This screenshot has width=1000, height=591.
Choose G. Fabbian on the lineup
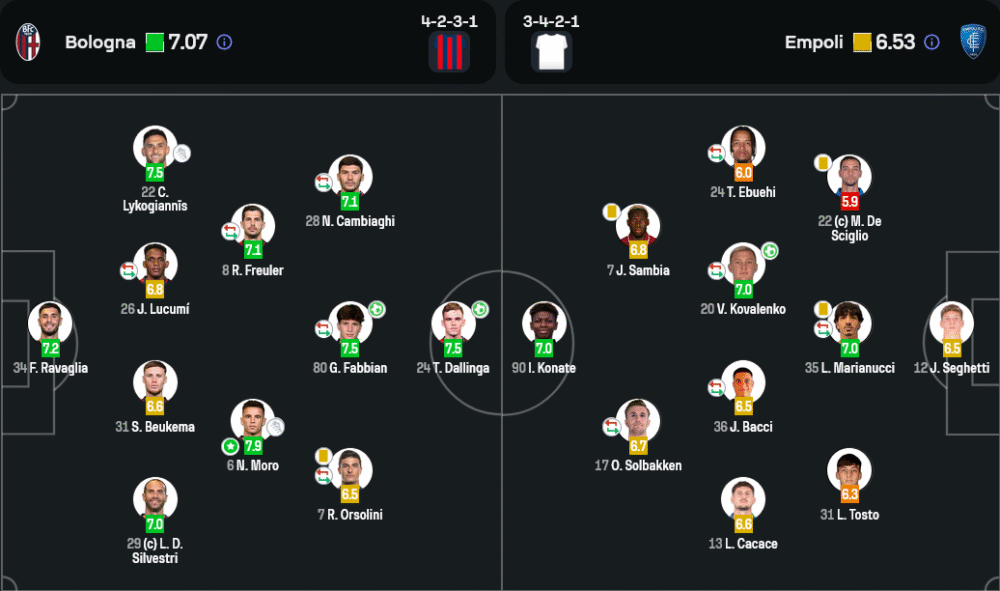[x=350, y=323]
